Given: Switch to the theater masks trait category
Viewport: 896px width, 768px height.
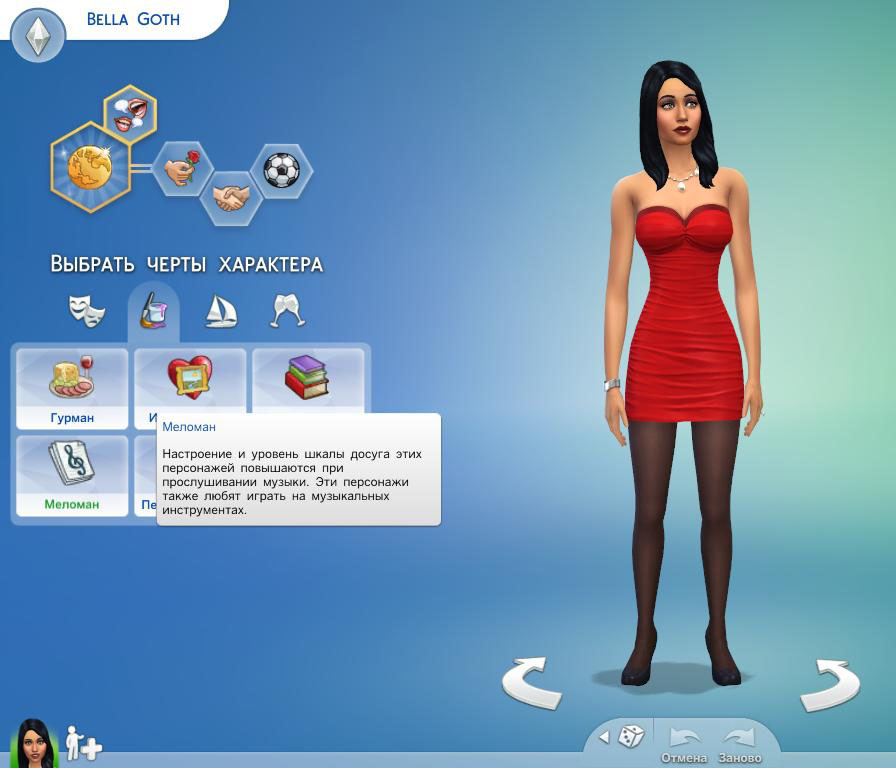Looking at the screenshot, I should [87, 311].
